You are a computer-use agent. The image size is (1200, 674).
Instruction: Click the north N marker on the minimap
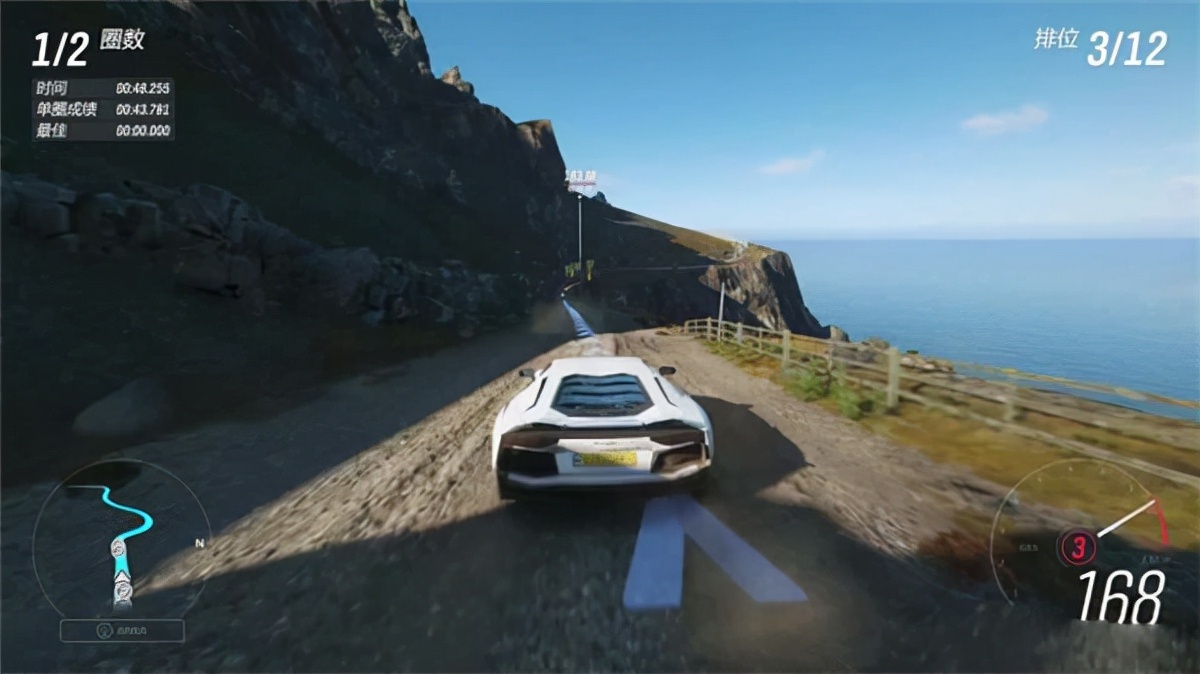tap(200, 543)
